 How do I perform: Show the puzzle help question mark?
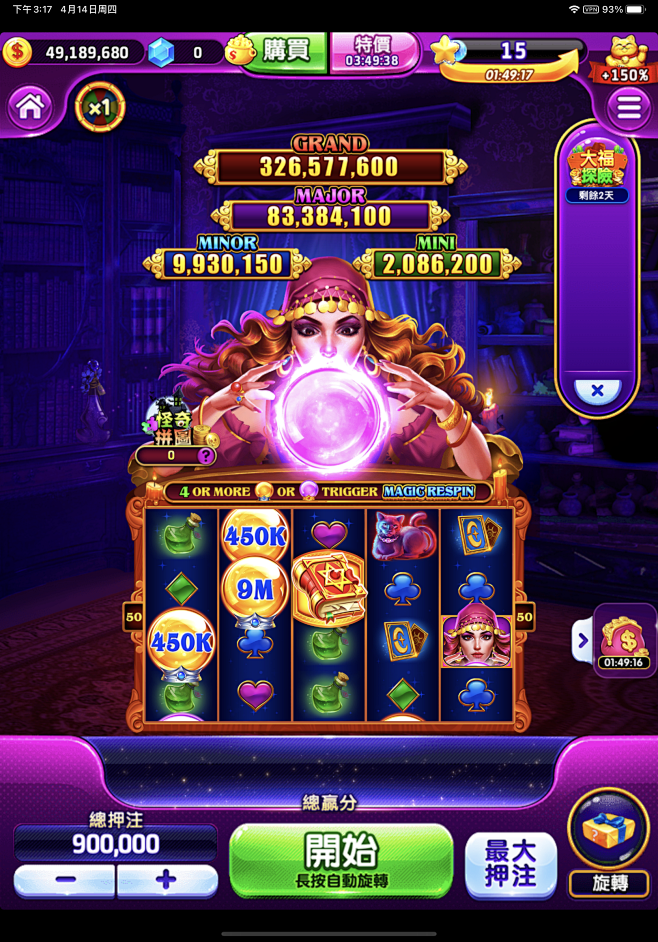pyautogui.click(x=206, y=456)
